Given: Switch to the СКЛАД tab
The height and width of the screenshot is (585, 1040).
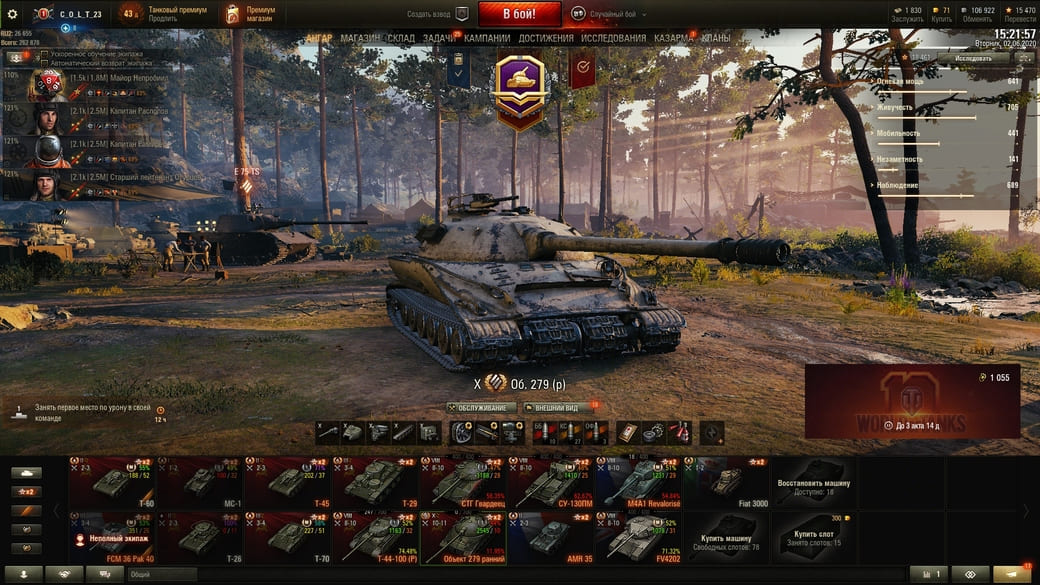Looking at the screenshot, I should 401,38.
